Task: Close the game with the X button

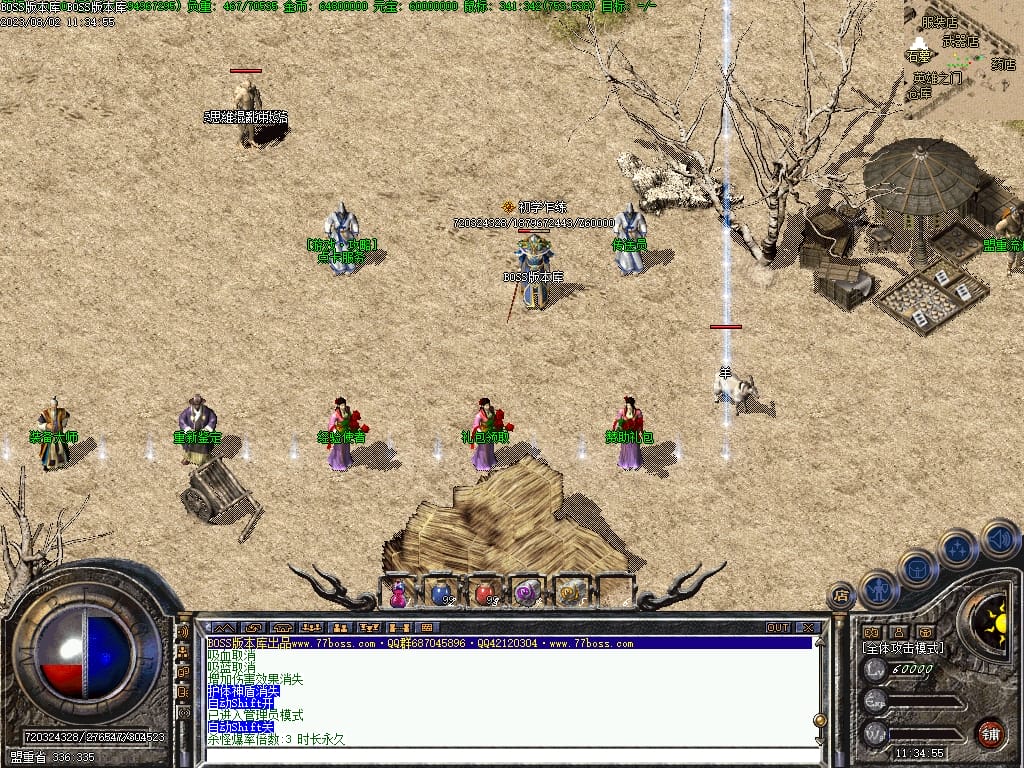Action: [807, 627]
